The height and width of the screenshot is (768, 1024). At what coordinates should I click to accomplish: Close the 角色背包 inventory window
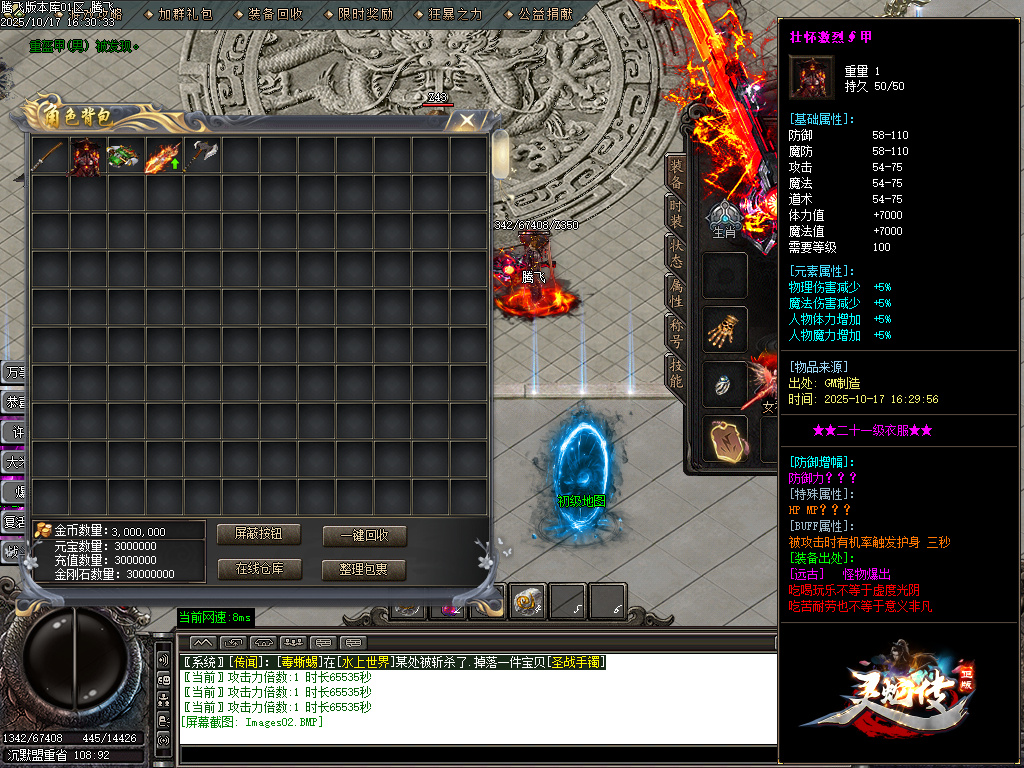466,121
